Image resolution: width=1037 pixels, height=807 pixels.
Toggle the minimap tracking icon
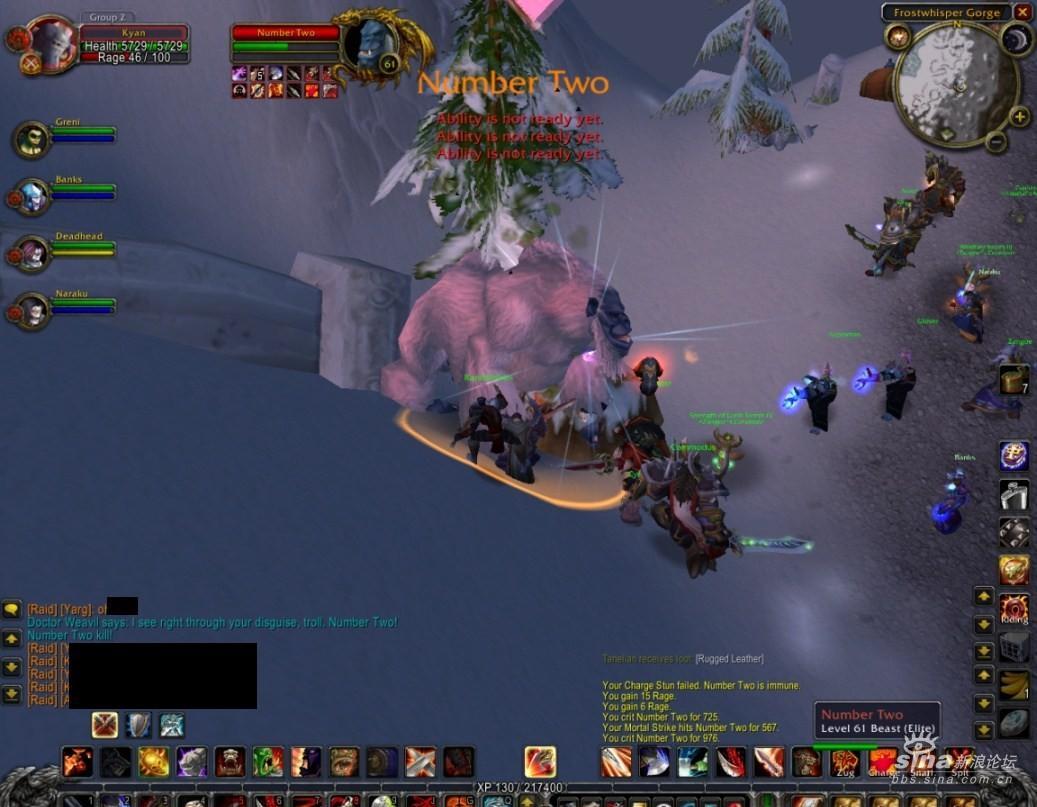pos(897,37)
